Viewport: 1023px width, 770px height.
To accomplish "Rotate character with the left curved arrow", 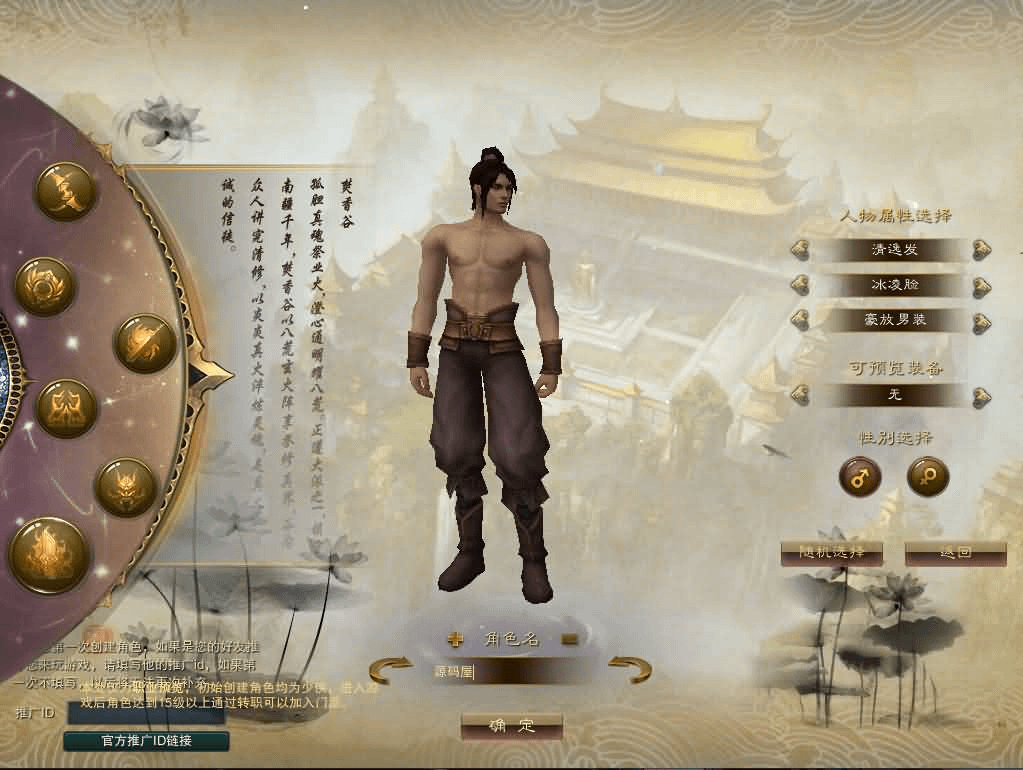I will (391, 668).
